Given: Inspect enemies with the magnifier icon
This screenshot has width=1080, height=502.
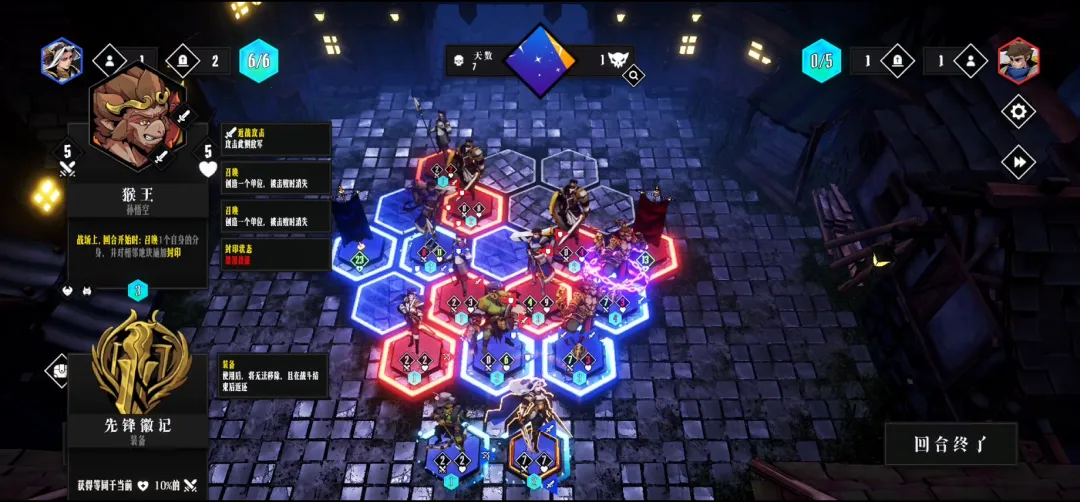Looking at the screenshot, I should (633, 74).
